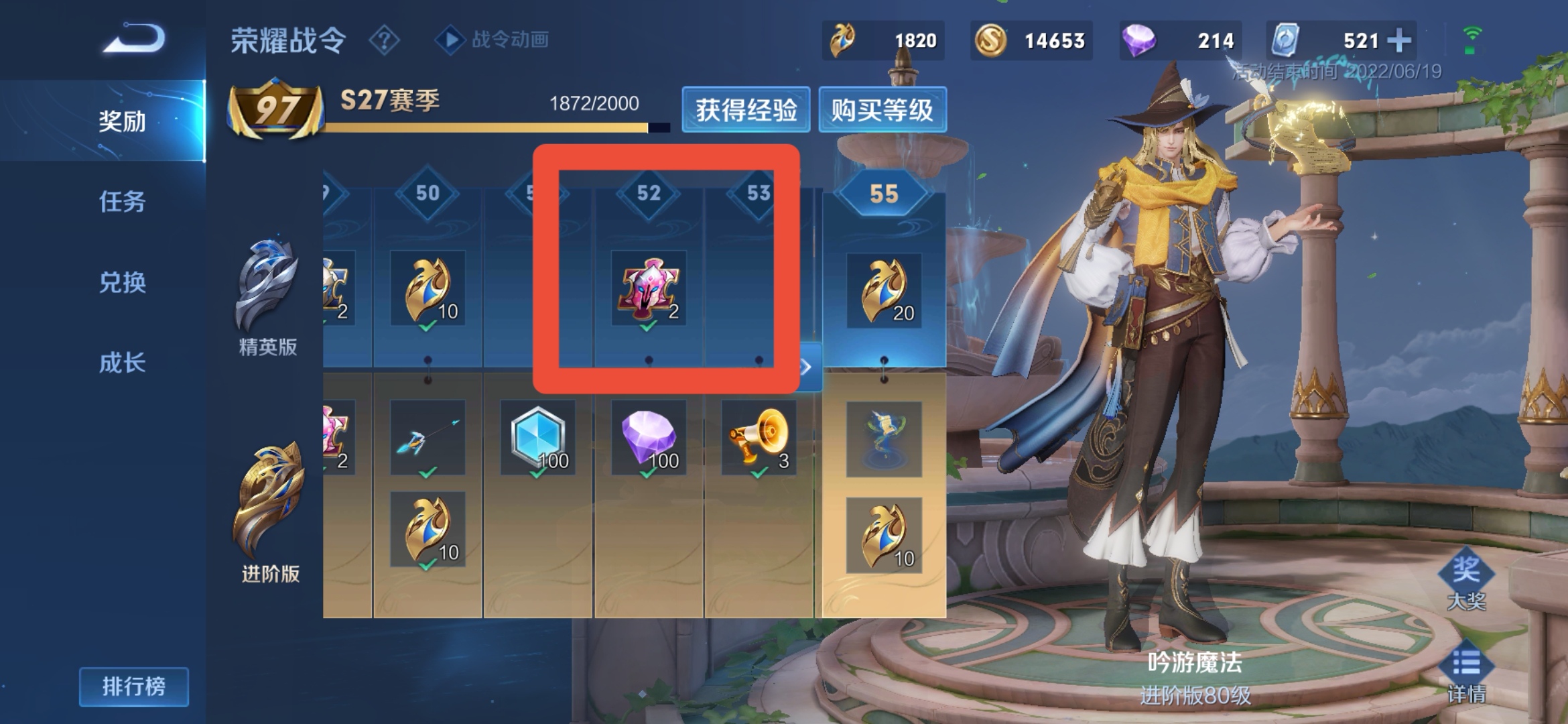Open the 任务 missions tab
Image resolution: width=1568 pixels, height=724 pixels.
122,201
